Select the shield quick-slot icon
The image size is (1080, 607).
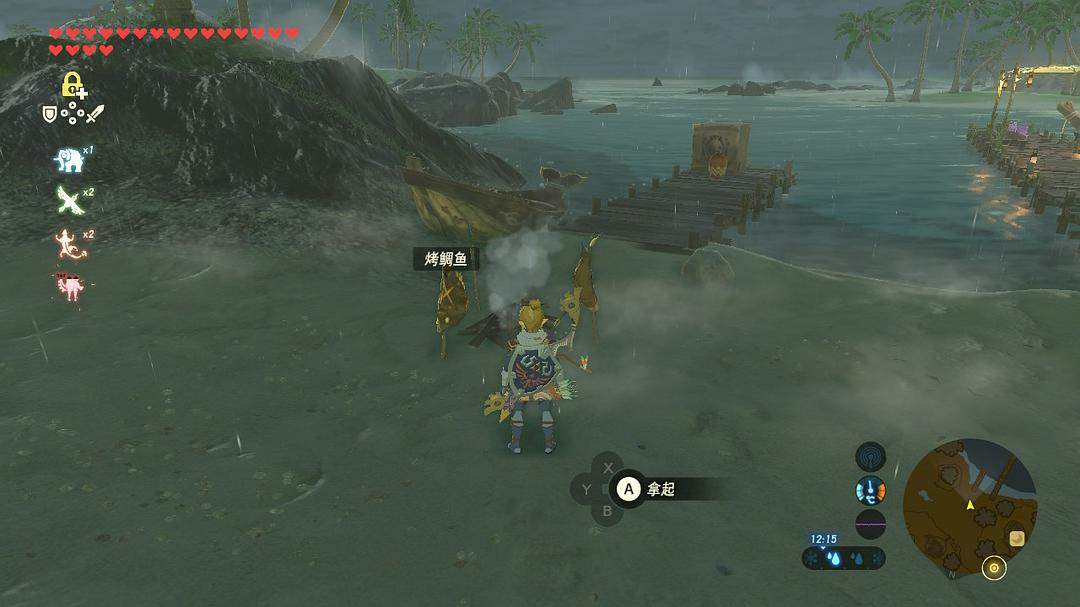click(49, 114)
